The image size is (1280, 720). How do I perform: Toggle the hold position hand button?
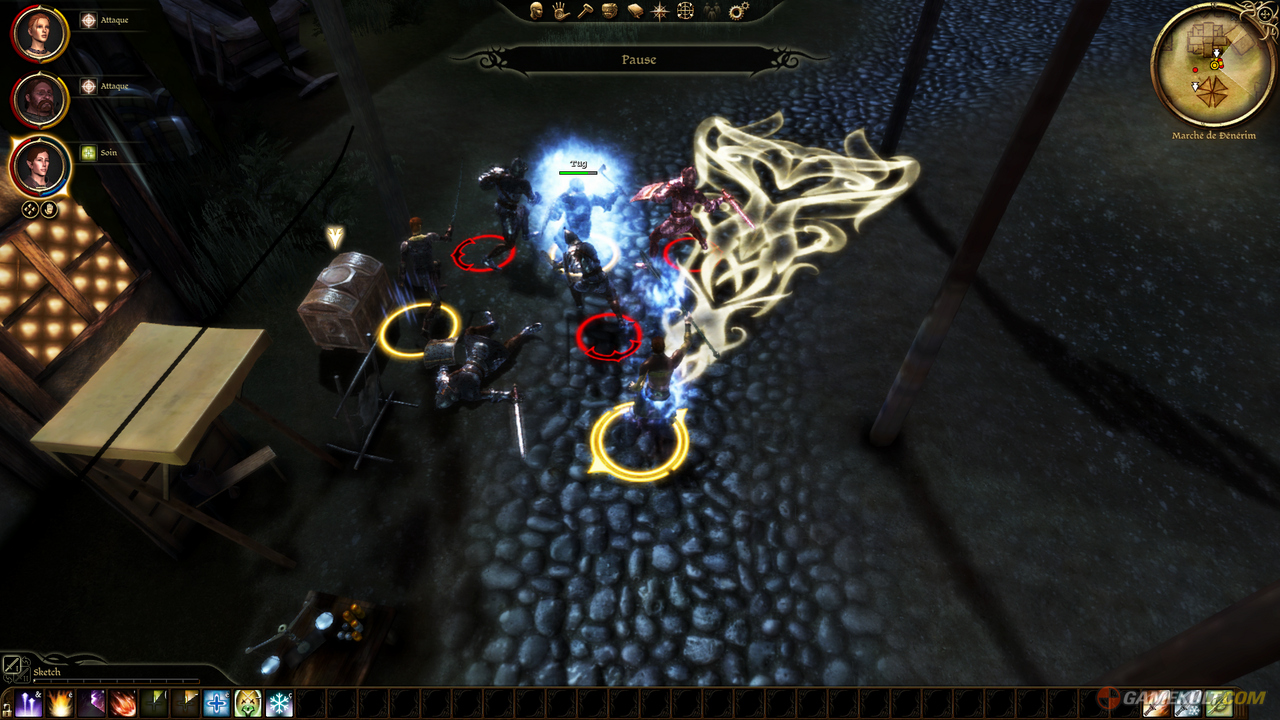pyautogui.click(x=50, y=209)
